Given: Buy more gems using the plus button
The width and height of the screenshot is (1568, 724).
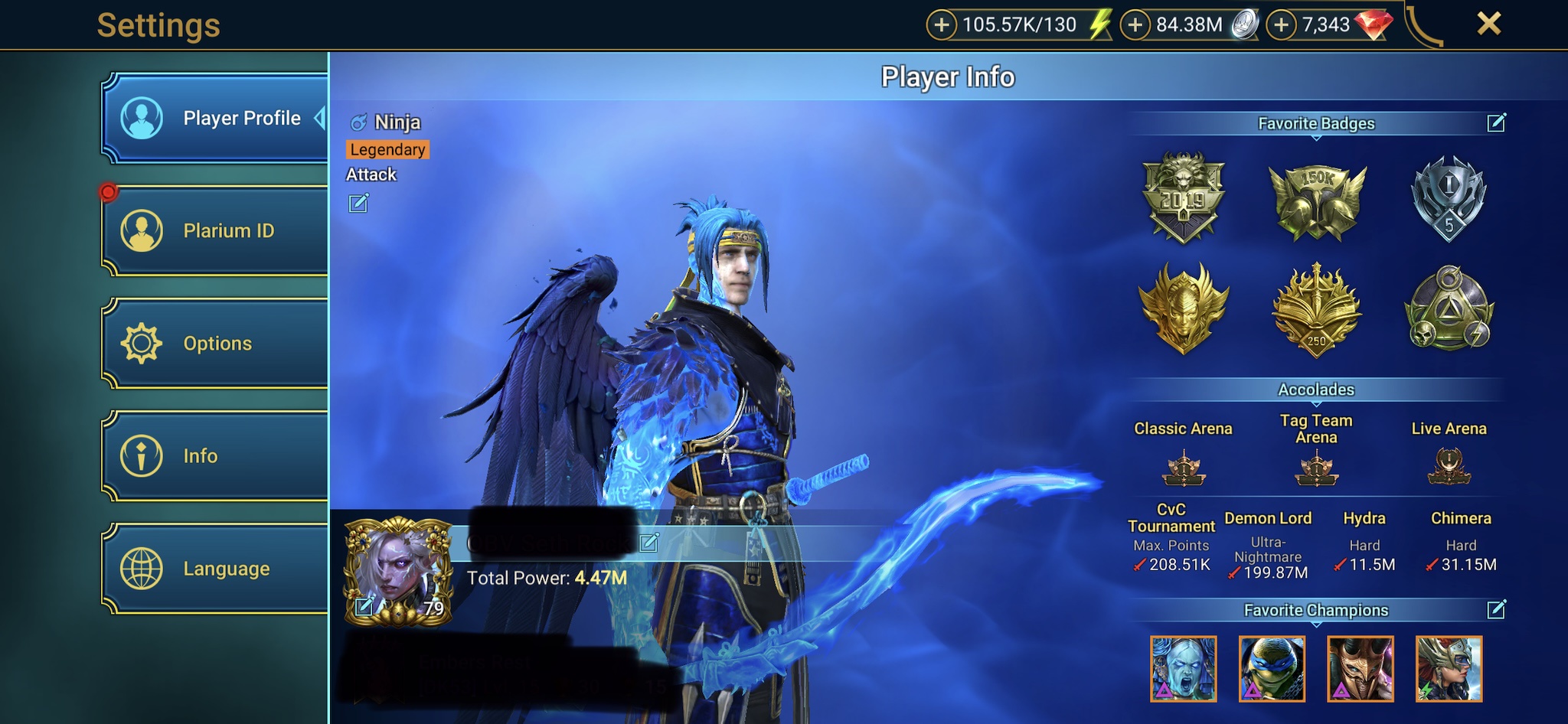Looking at the screenshot, I should 1281,25.
